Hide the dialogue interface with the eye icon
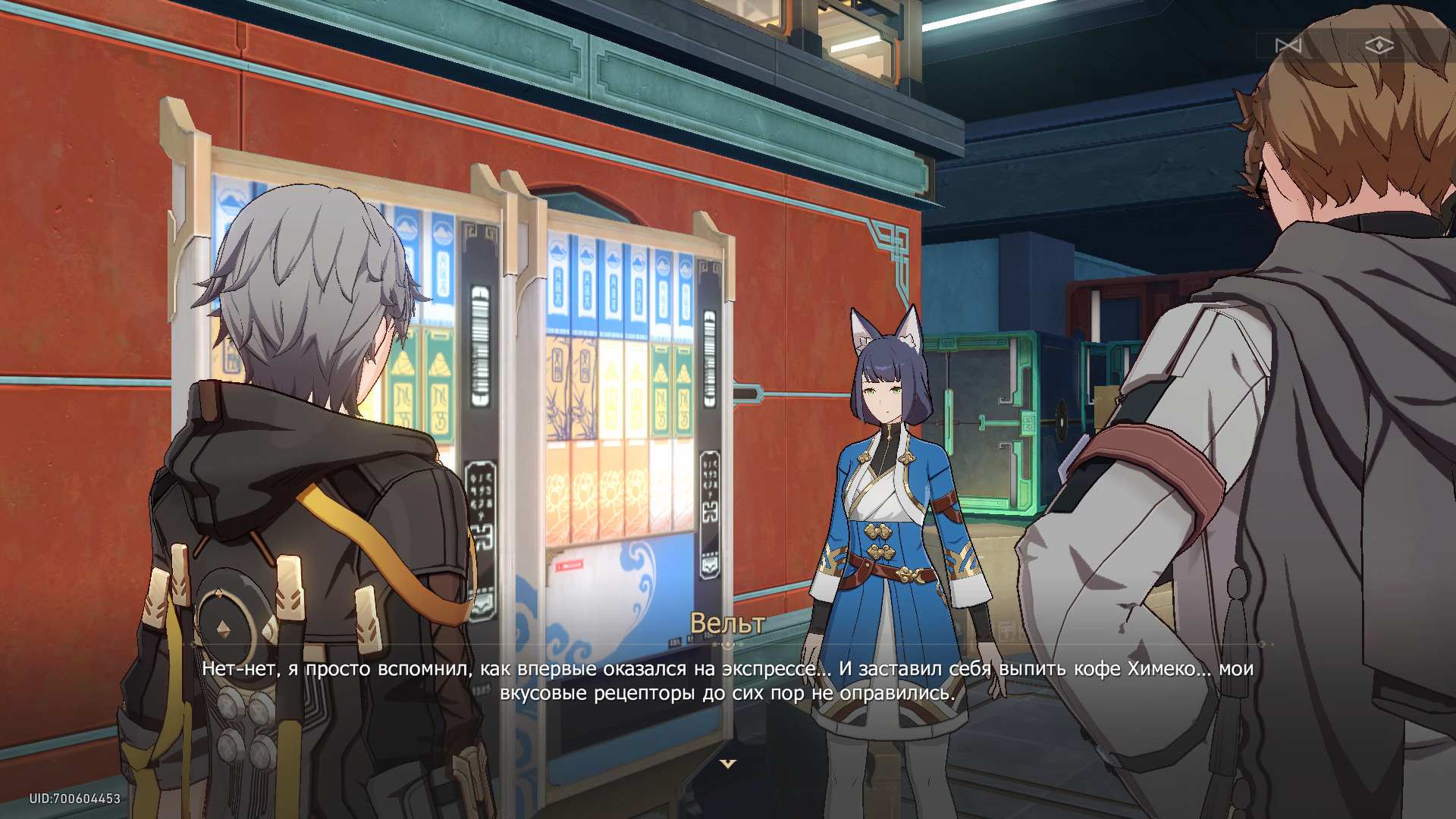Viewport: 1456px width, 819px height. [1379, 46]
